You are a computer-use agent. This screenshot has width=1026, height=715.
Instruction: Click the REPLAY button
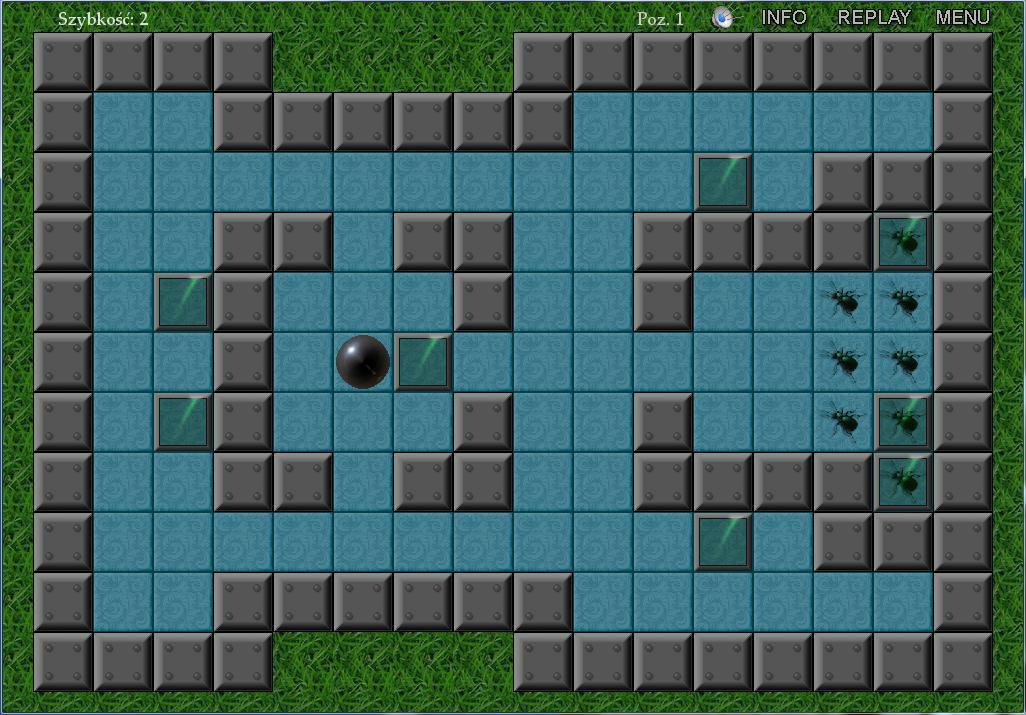pyautogui.click(x=874, y=17)
